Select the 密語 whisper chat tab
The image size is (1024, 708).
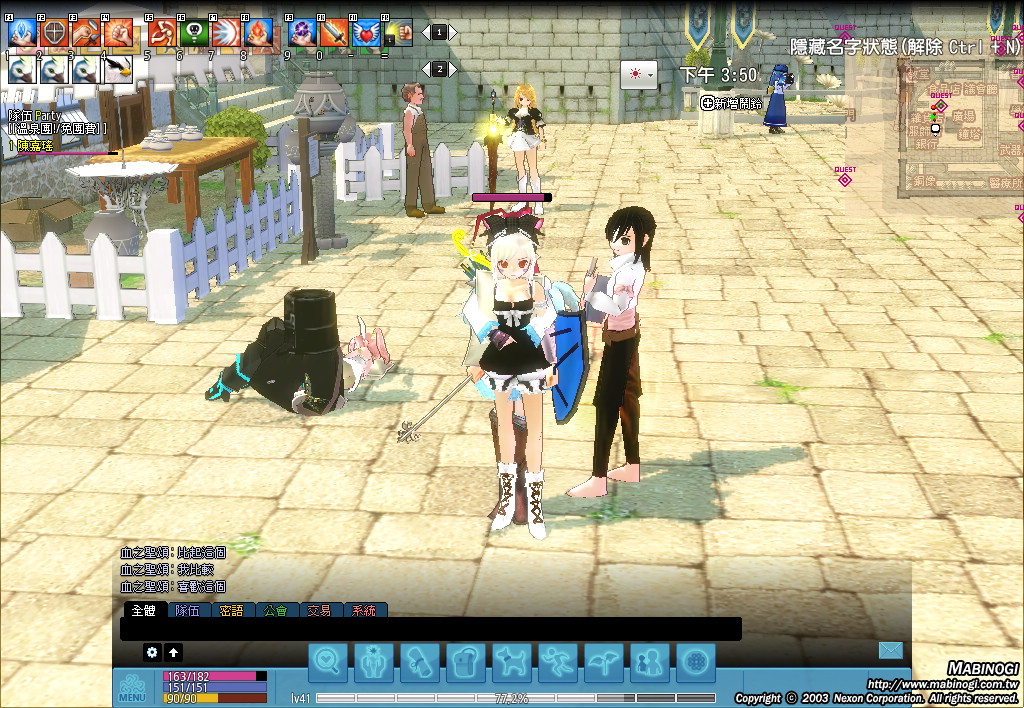pos(231,610)
